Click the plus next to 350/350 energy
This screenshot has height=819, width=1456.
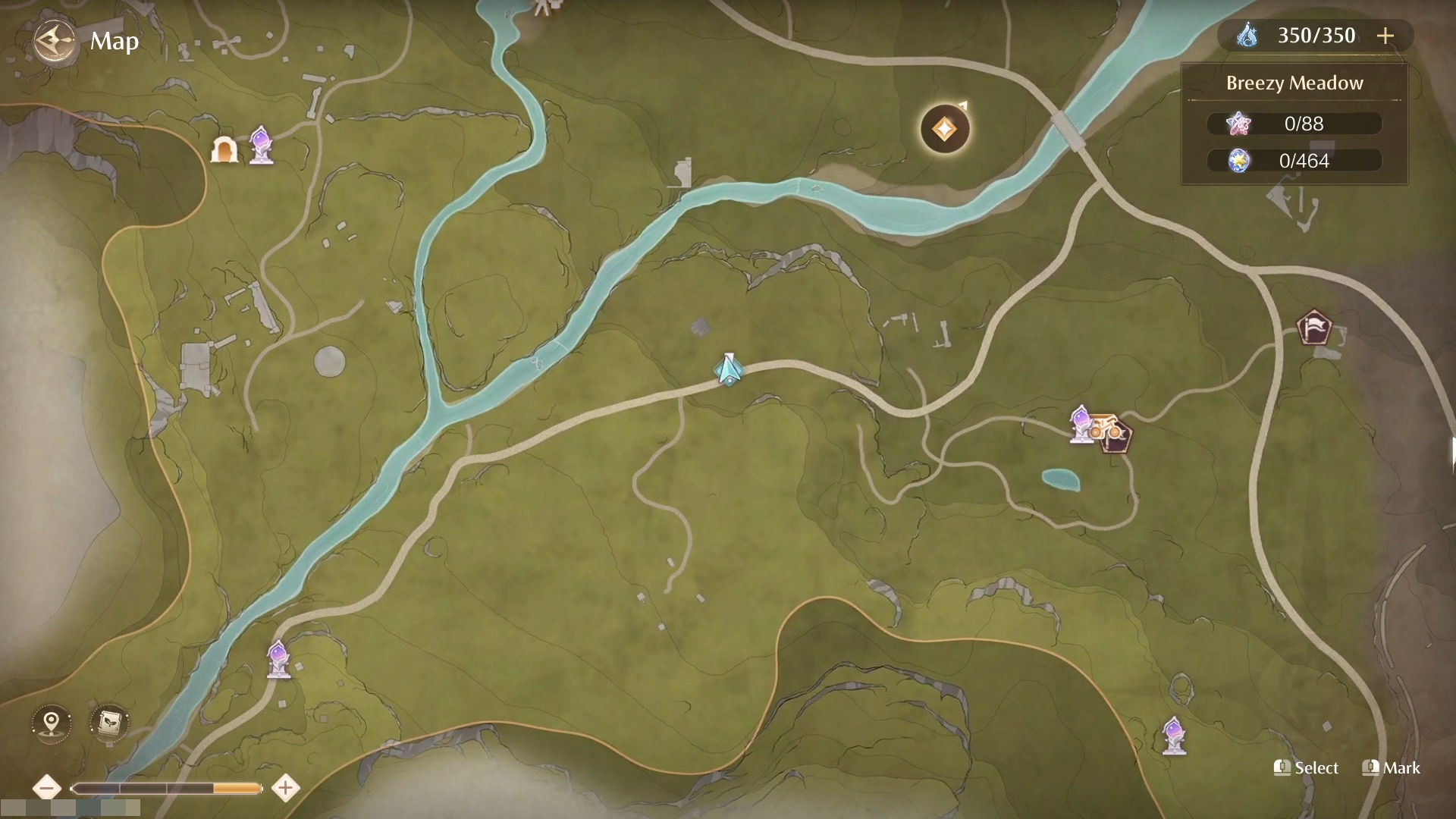pos(1386,35)
